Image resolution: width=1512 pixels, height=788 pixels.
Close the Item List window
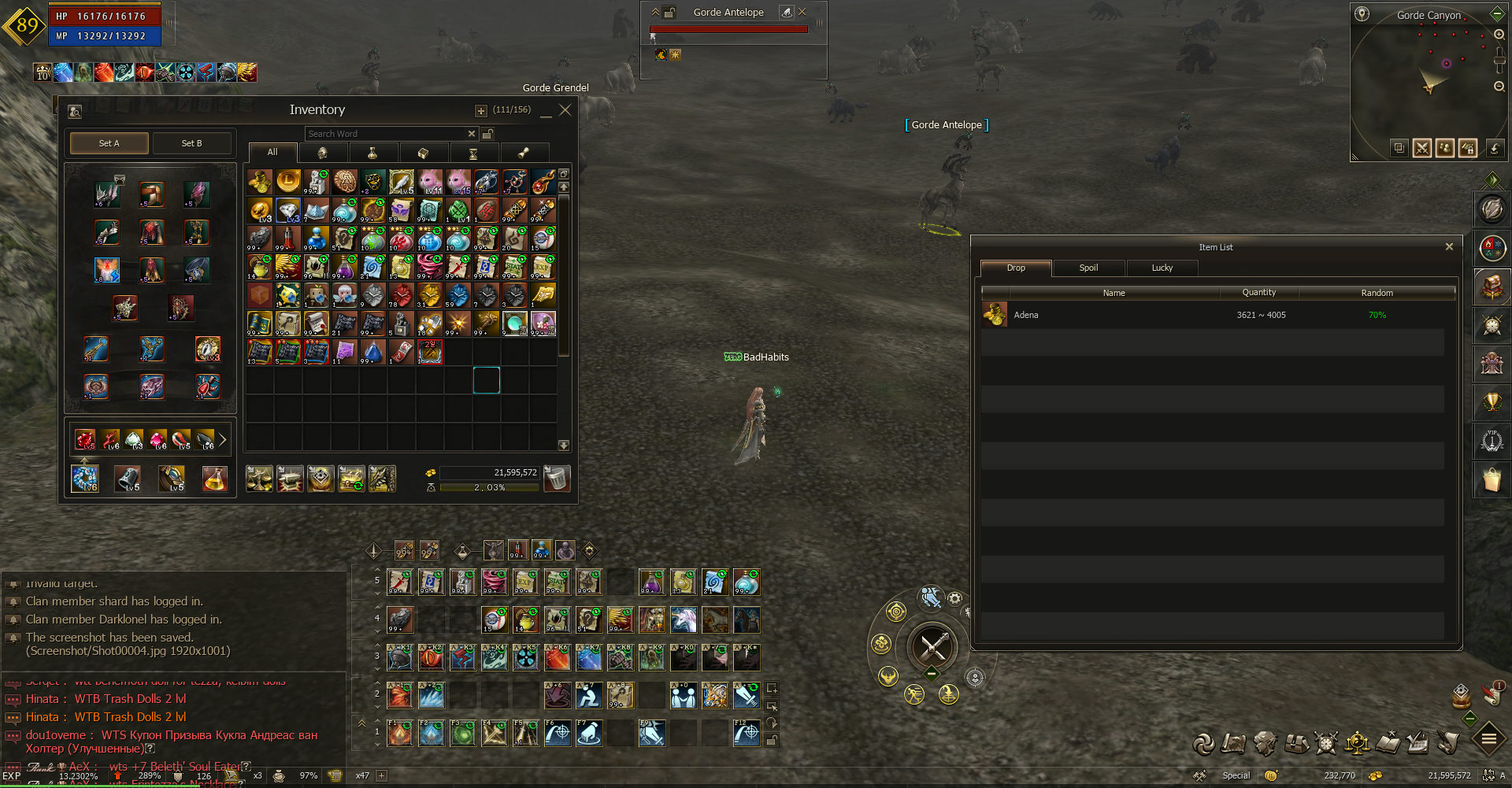click(1449, 246)
